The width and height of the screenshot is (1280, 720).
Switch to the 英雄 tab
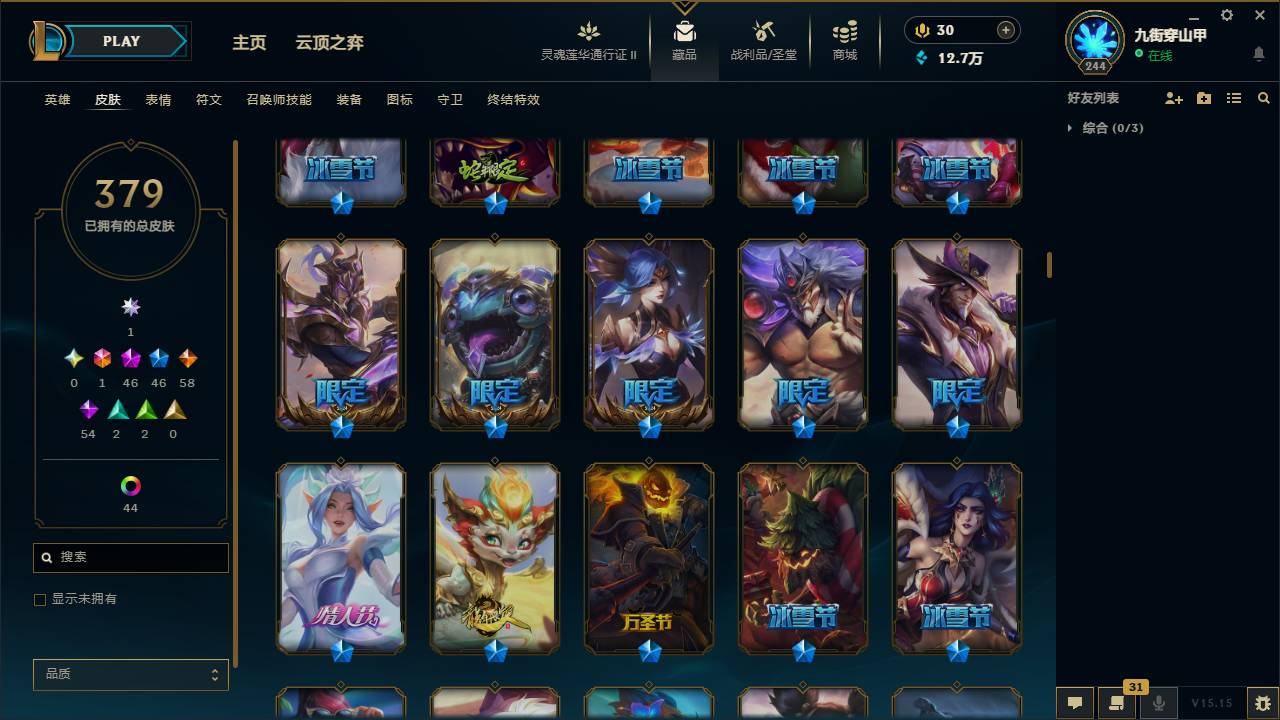(56, 100)
